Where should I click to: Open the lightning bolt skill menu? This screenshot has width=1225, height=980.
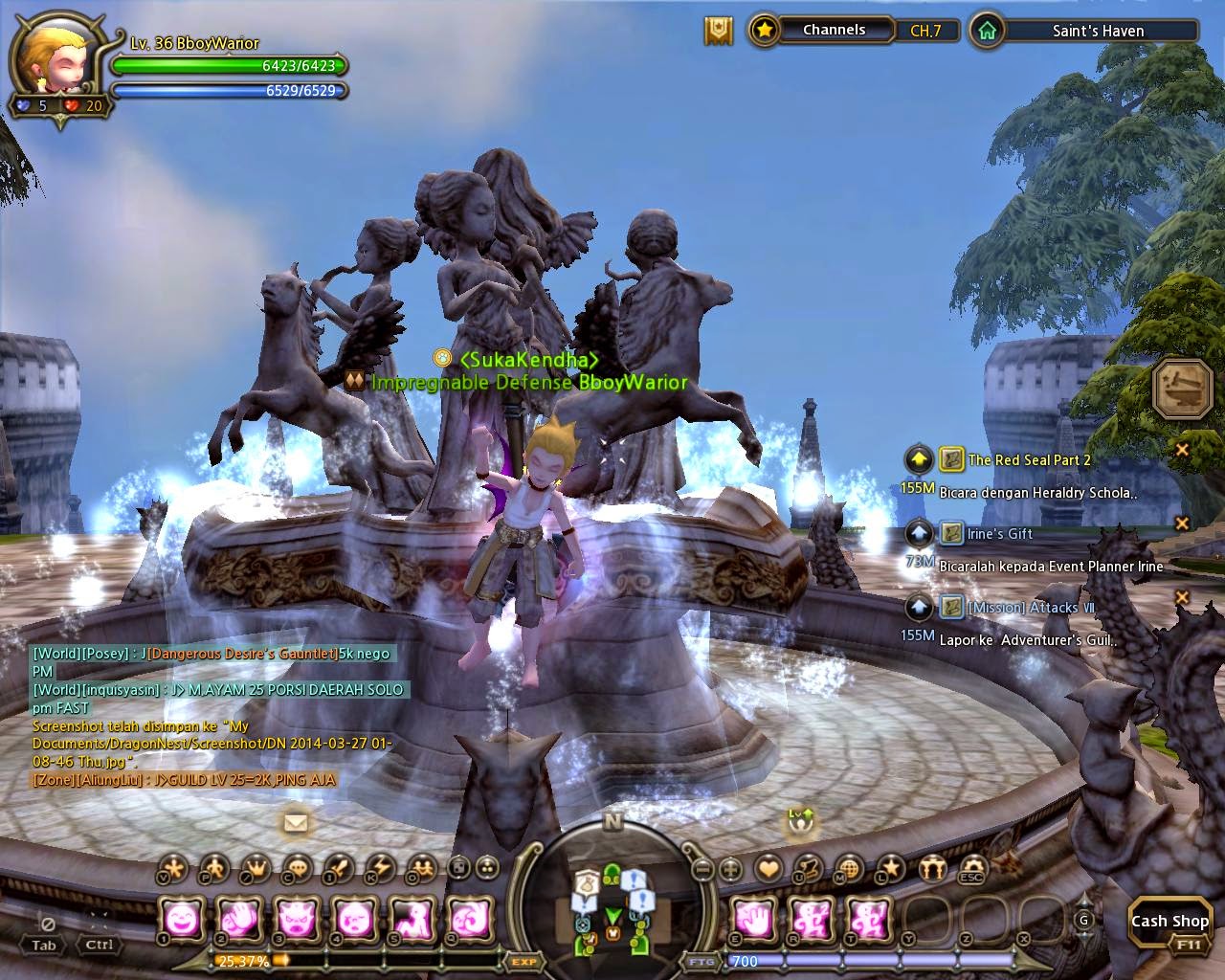point(381,868)
